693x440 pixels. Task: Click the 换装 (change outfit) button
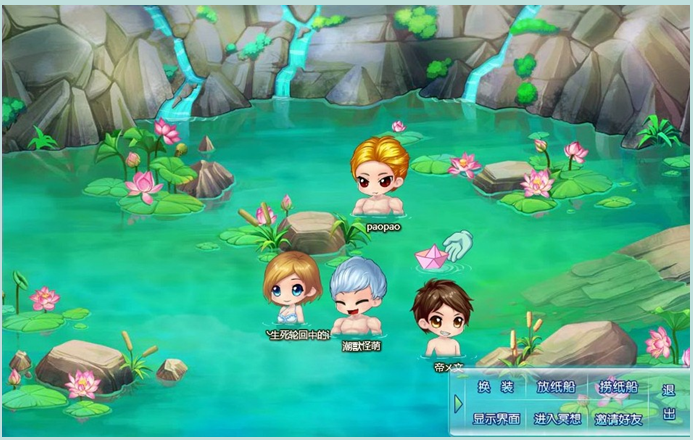pos(496,388)
